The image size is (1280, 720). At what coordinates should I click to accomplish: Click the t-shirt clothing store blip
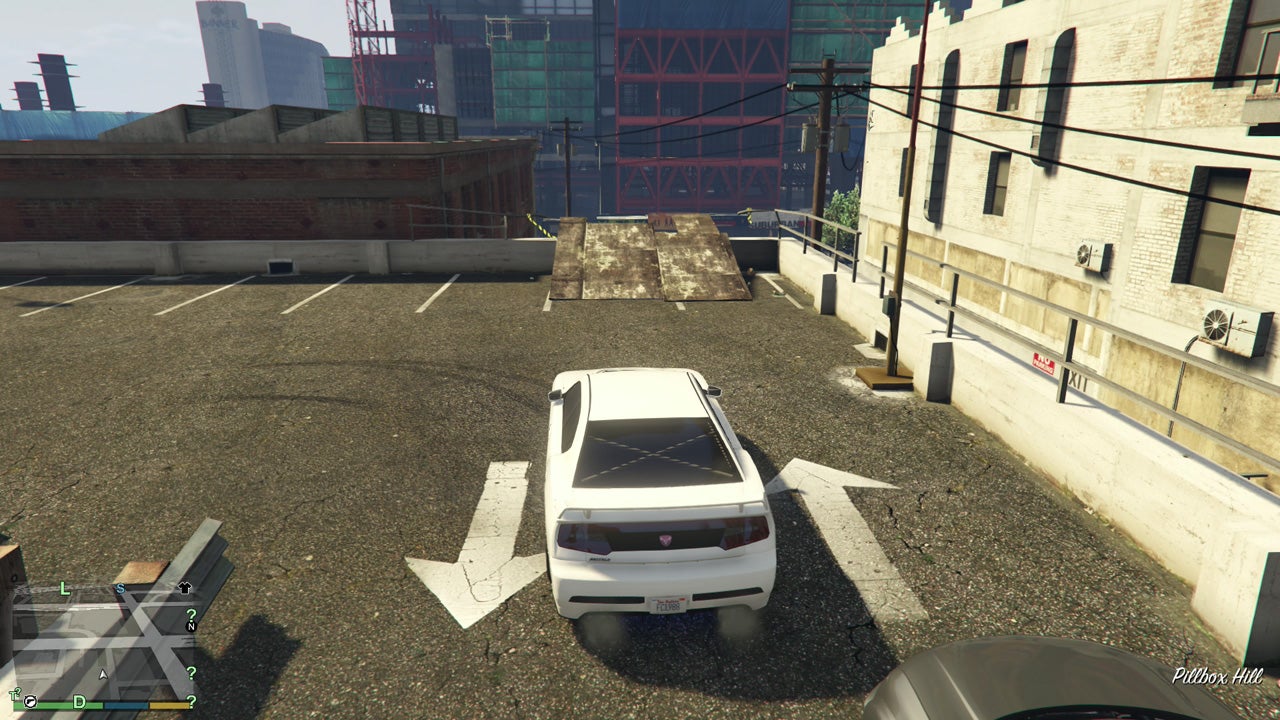(x=184, y=588)
